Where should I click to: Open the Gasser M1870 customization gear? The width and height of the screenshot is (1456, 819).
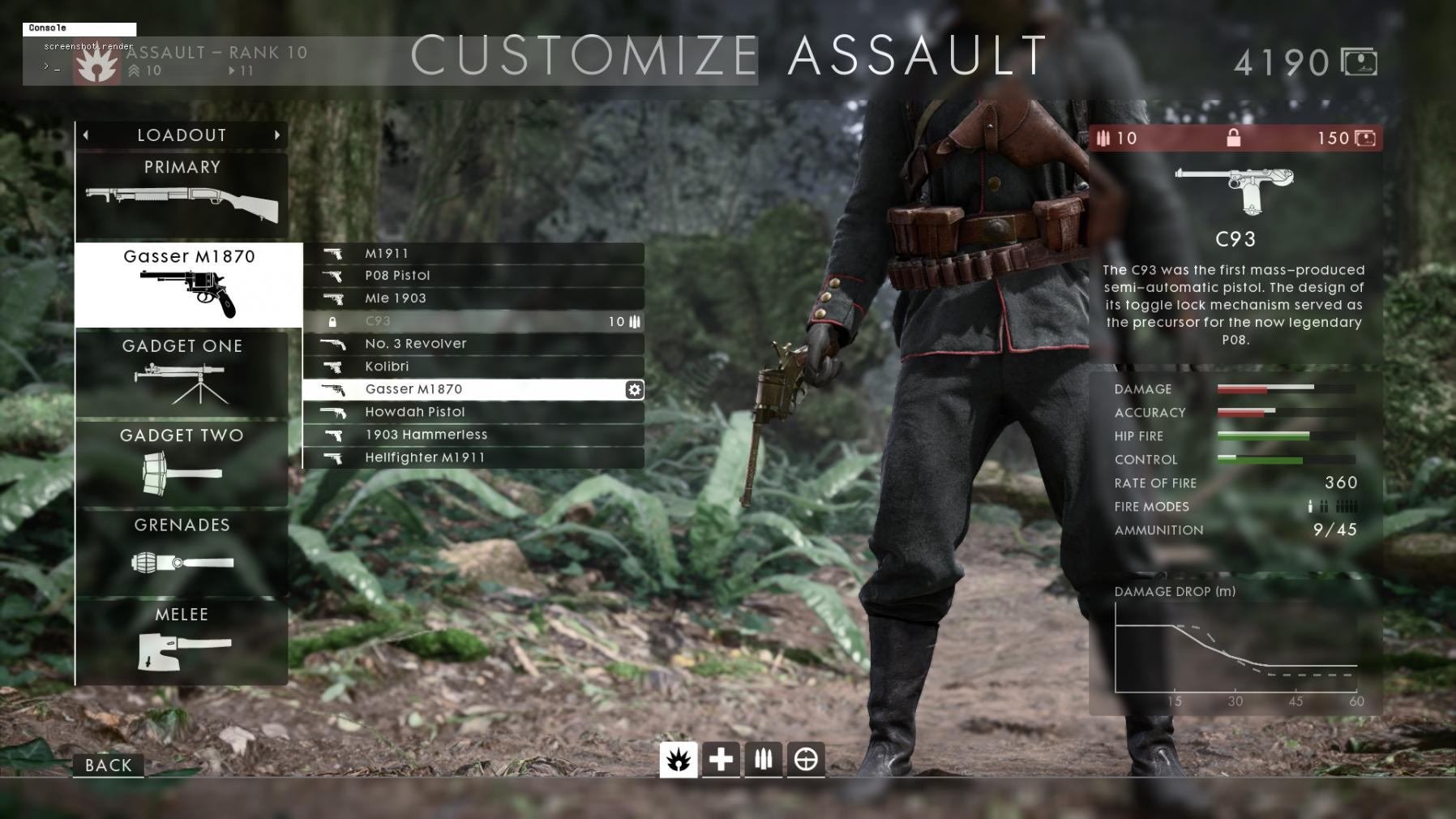[634, 389]
